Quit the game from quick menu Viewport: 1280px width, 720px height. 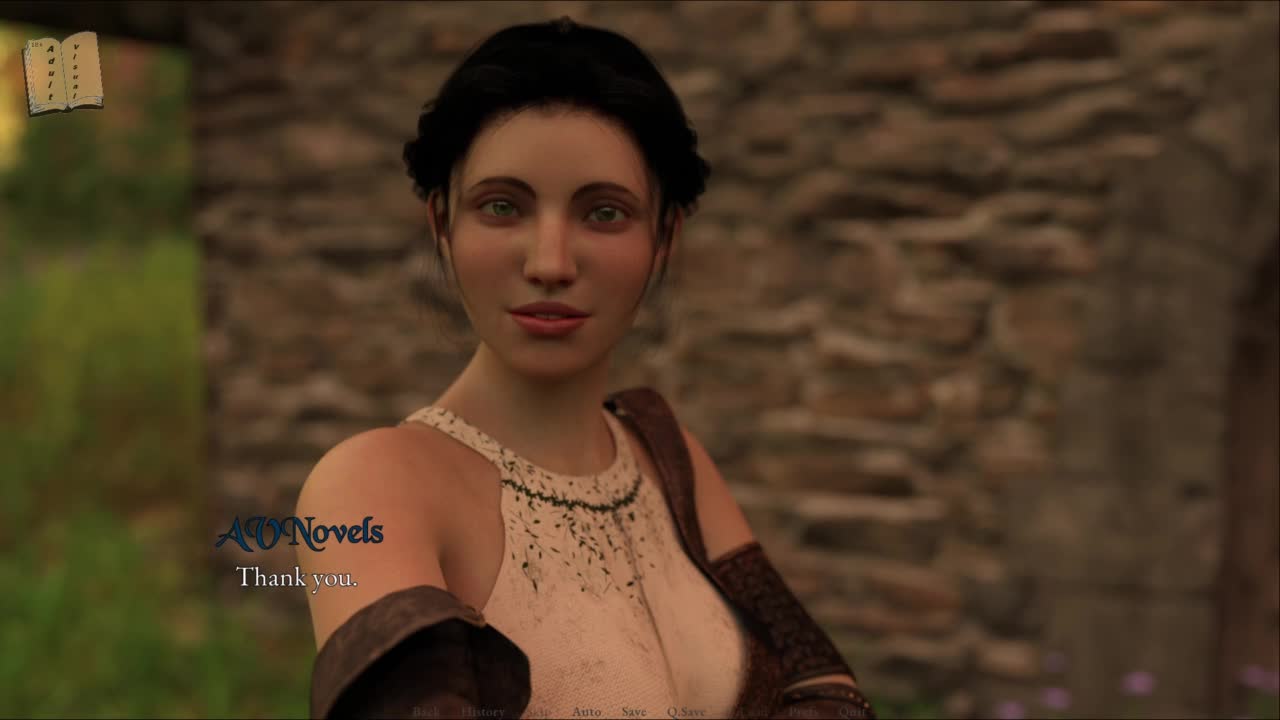tap(852, 712)
